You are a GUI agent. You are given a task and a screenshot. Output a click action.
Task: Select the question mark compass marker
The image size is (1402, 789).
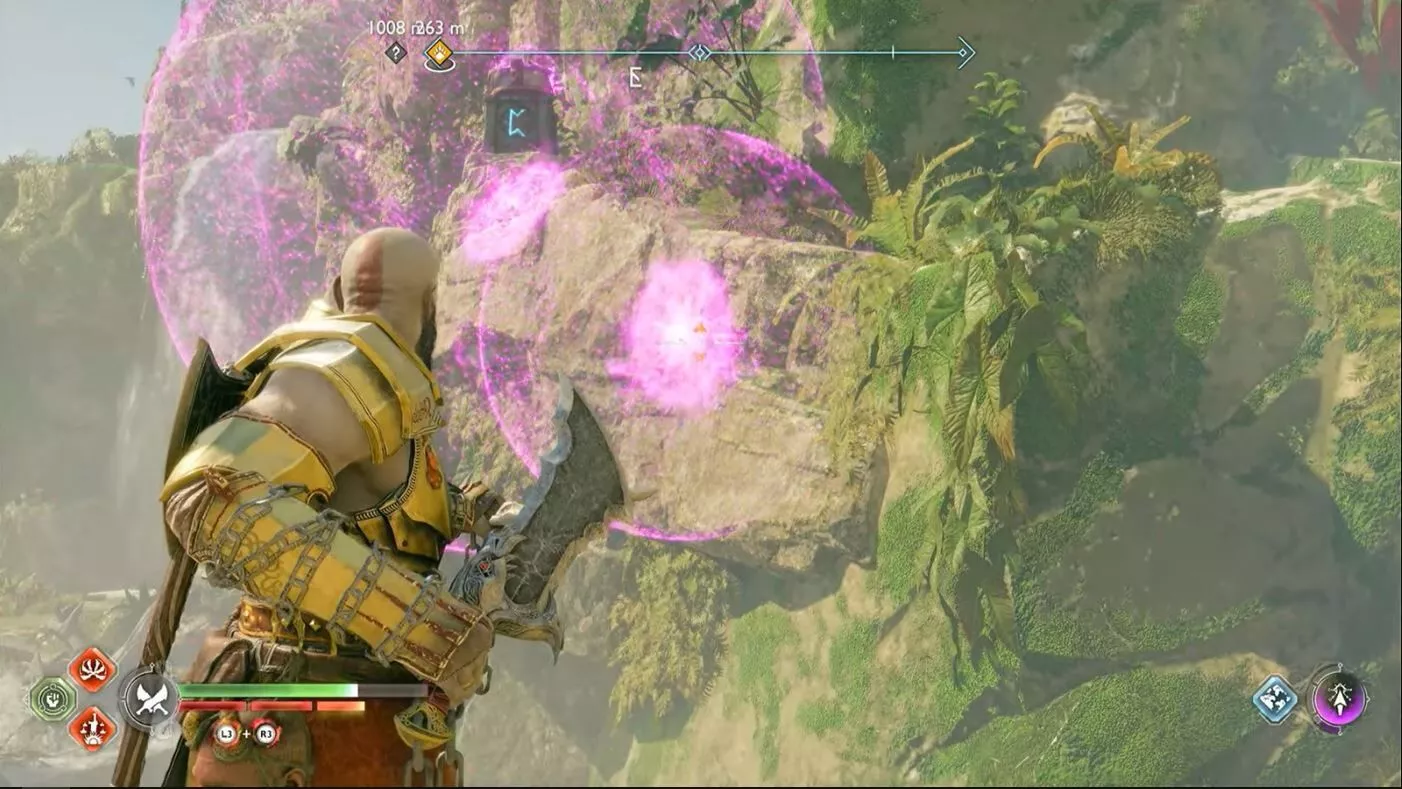coord(396,53)
